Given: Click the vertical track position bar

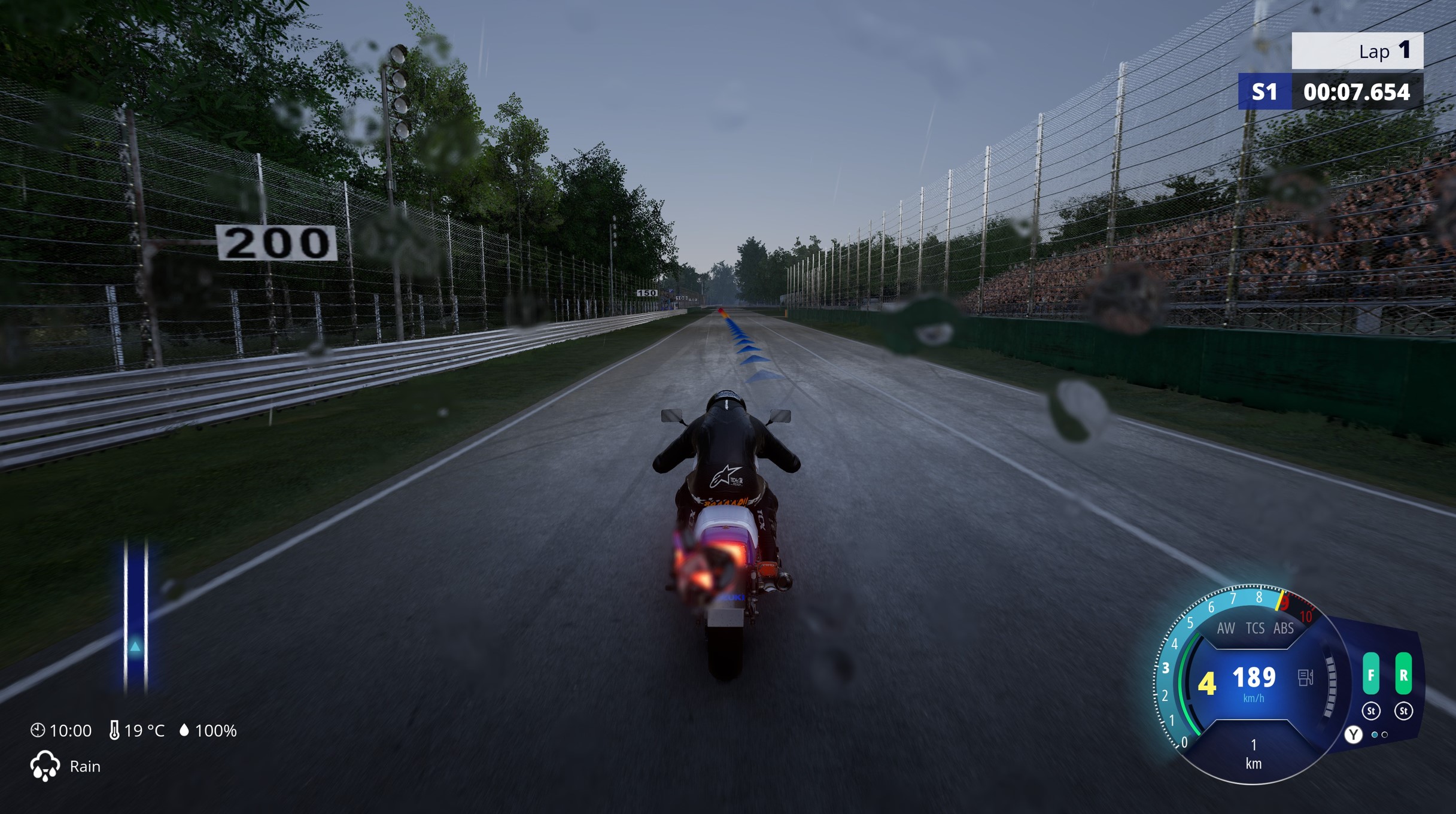Looking at the screenshot, I should [136, 616].
